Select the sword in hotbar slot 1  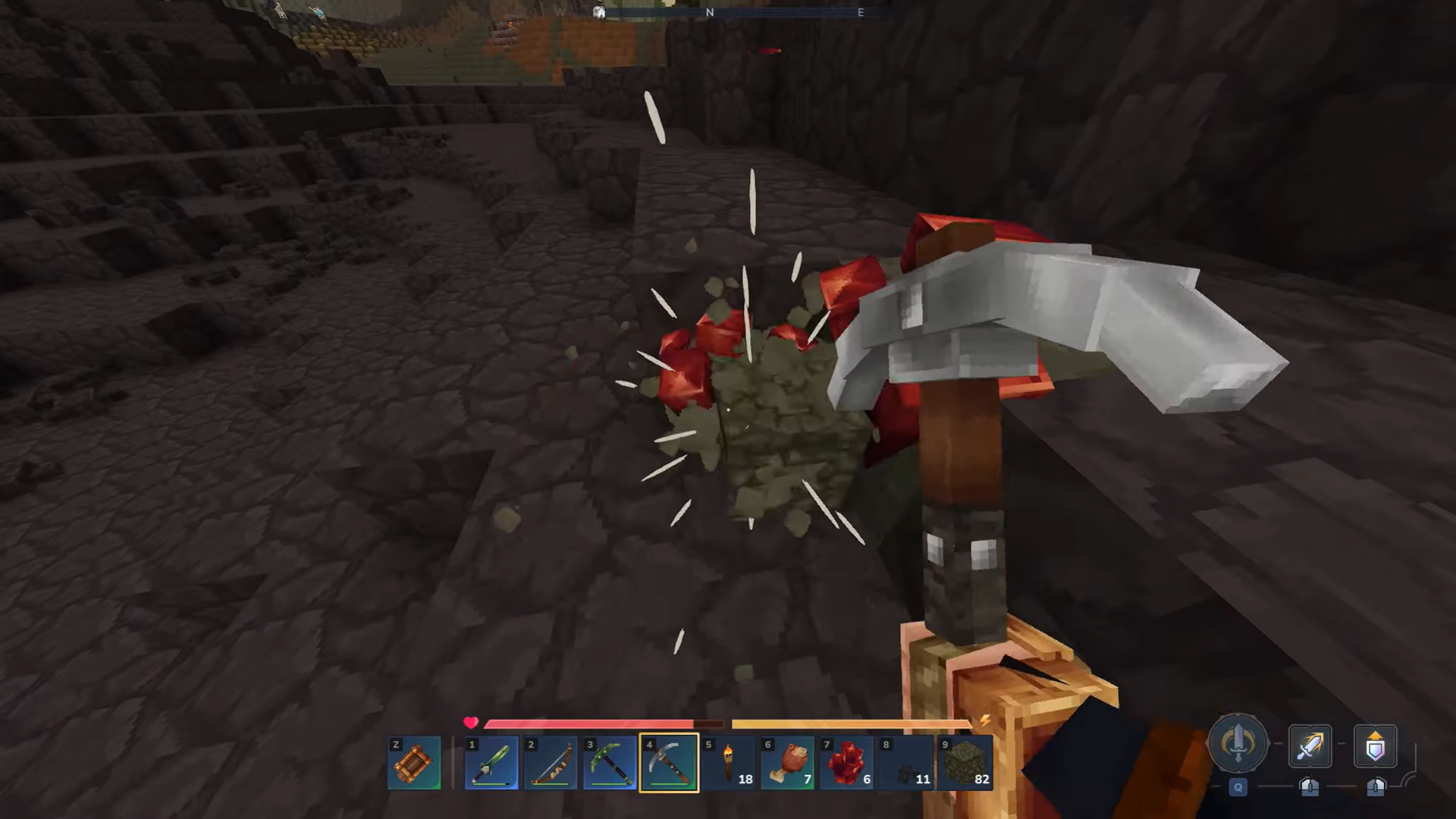pyautogui.click(x=491, y=762)
